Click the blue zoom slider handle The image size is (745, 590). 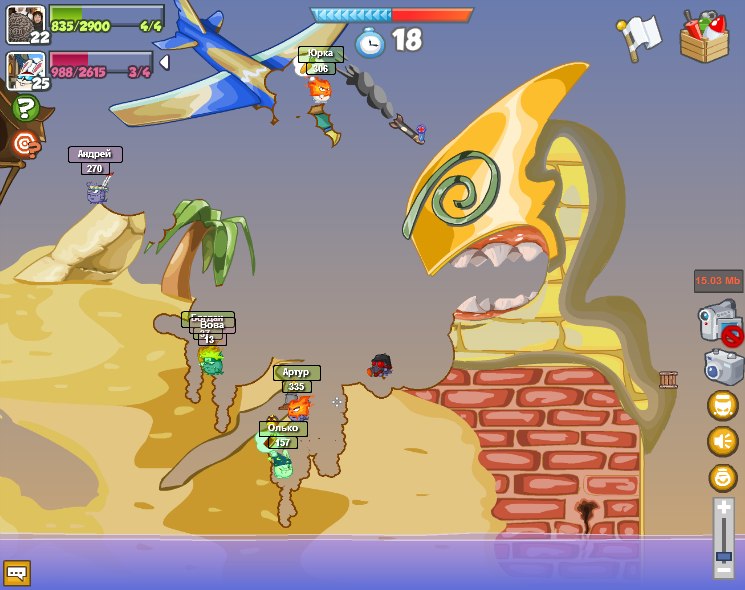724,556
